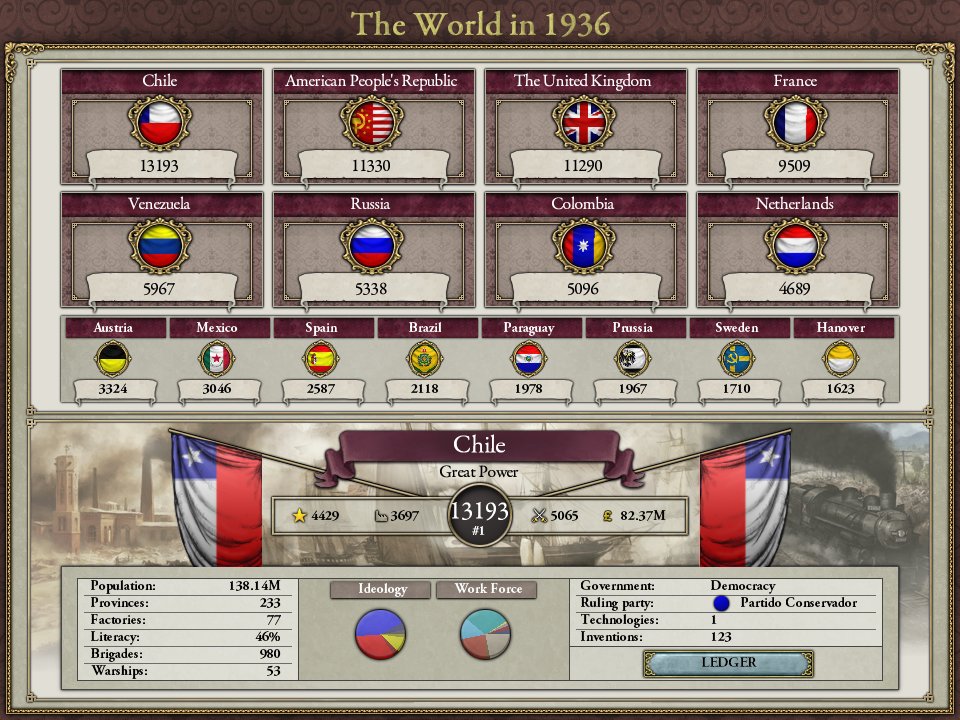
Task: Choose the Prussia flag icon
Action: [x=632, y=358]
